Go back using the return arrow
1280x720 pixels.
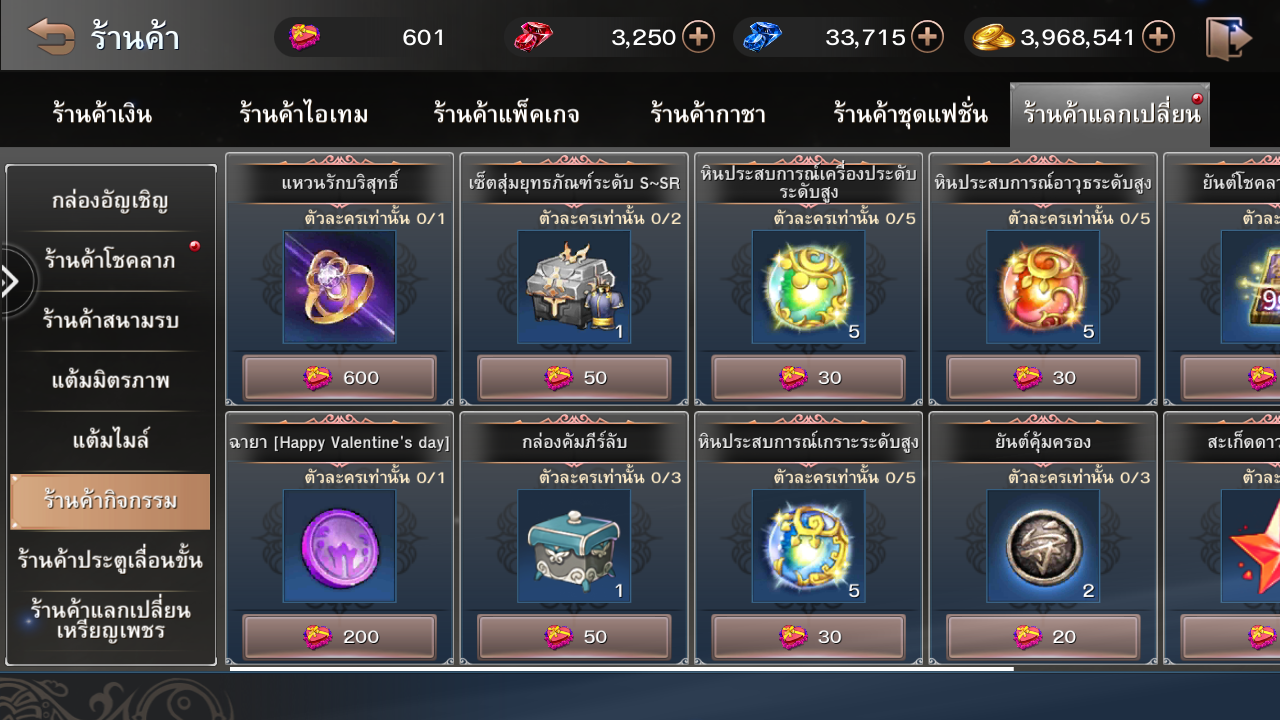point(52,37)
